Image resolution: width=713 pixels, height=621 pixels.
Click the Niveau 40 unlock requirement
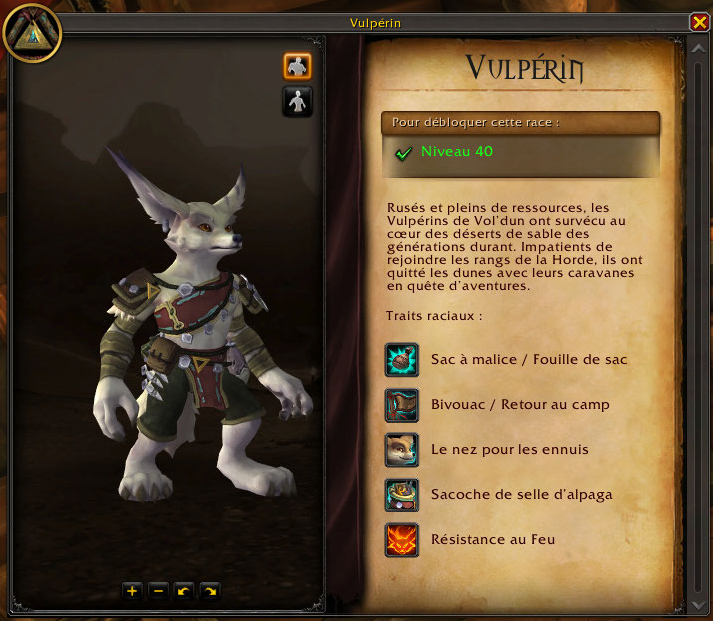[457, 152]
